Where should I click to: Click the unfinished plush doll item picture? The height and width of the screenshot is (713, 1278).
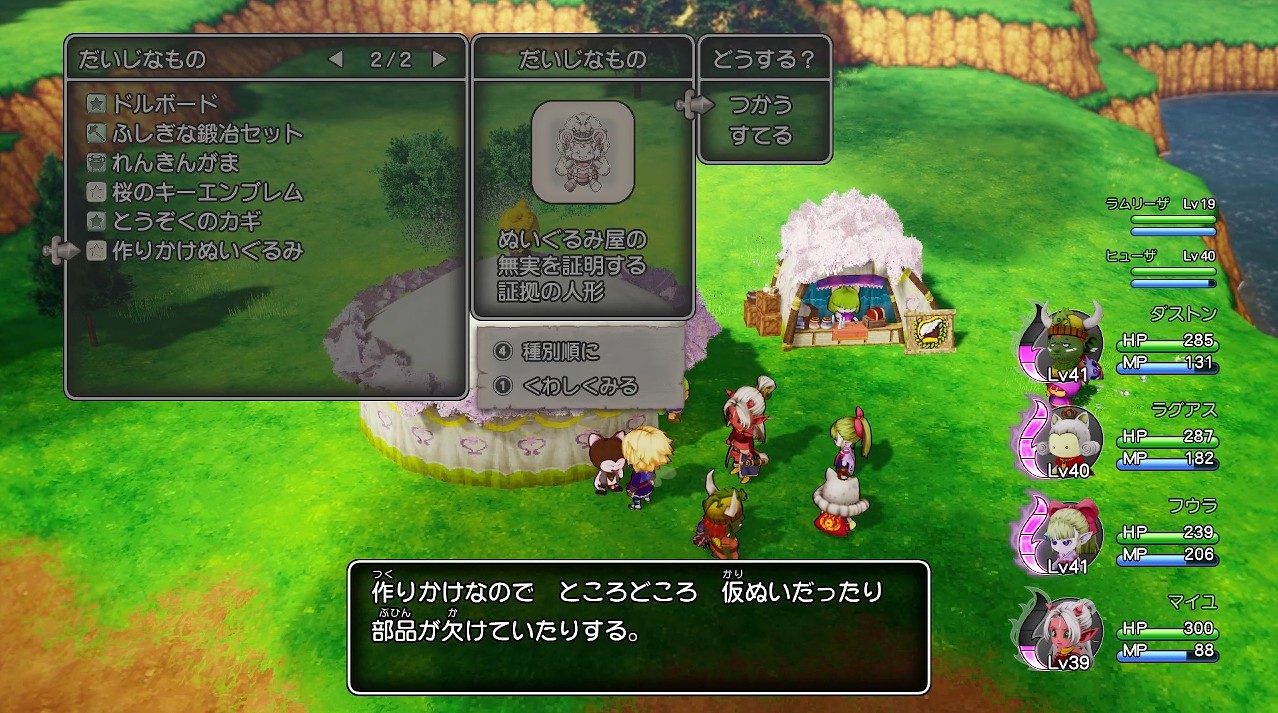coord(582,152)
